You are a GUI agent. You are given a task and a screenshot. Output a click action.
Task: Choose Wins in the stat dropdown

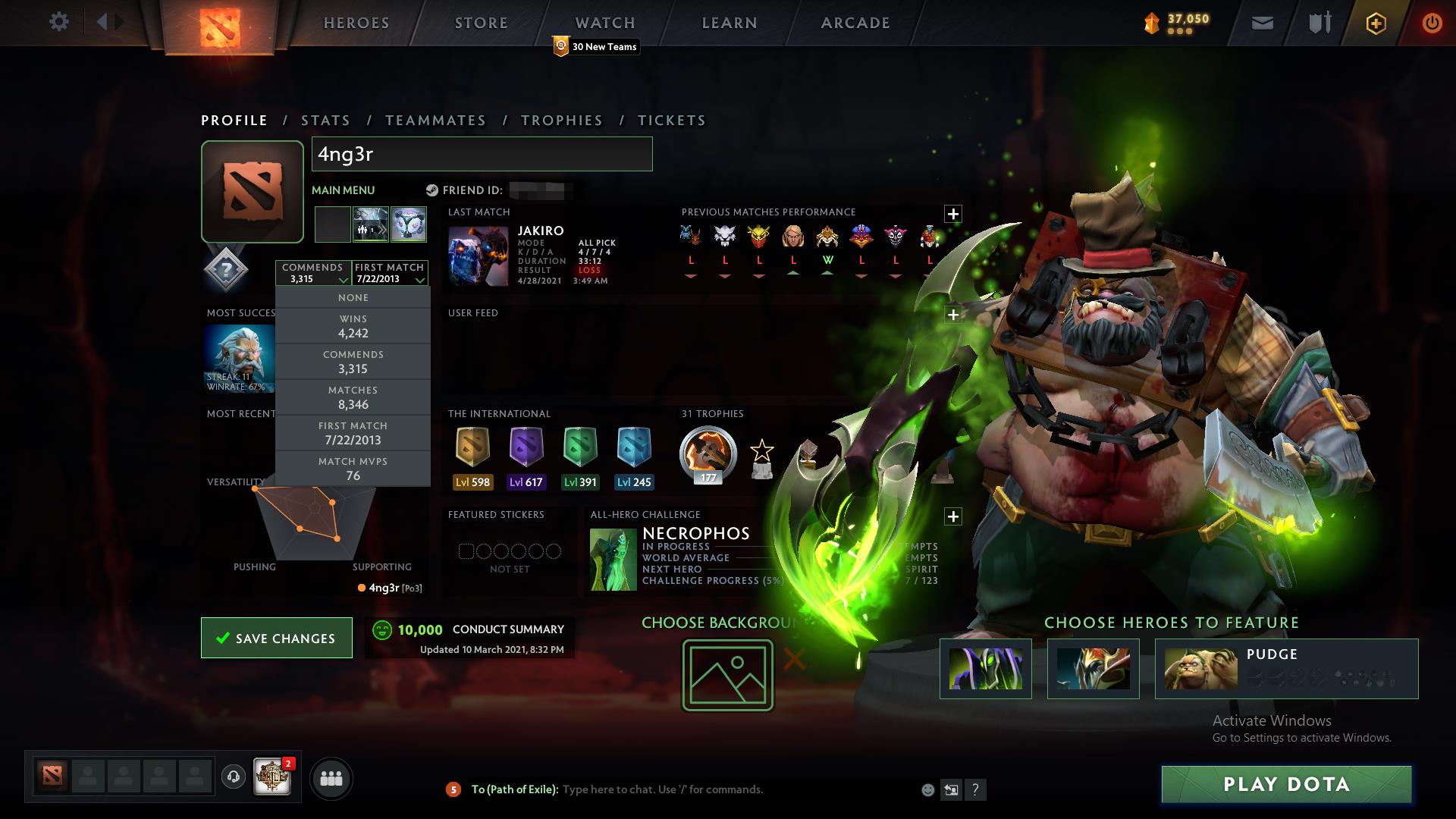353,326
